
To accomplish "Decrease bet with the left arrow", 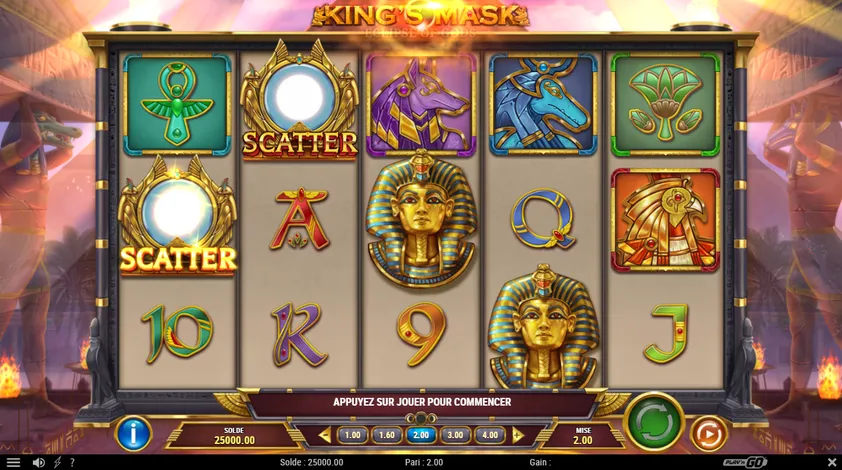I will point(324,435).
